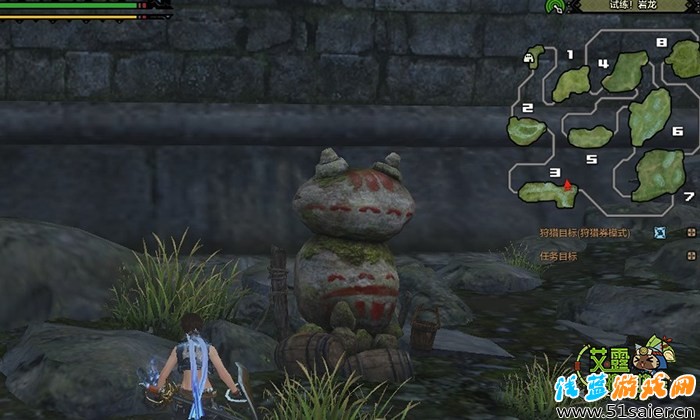
Task: Expand the 狩猎目标 hunting target entry
Action: click(585, 233)
